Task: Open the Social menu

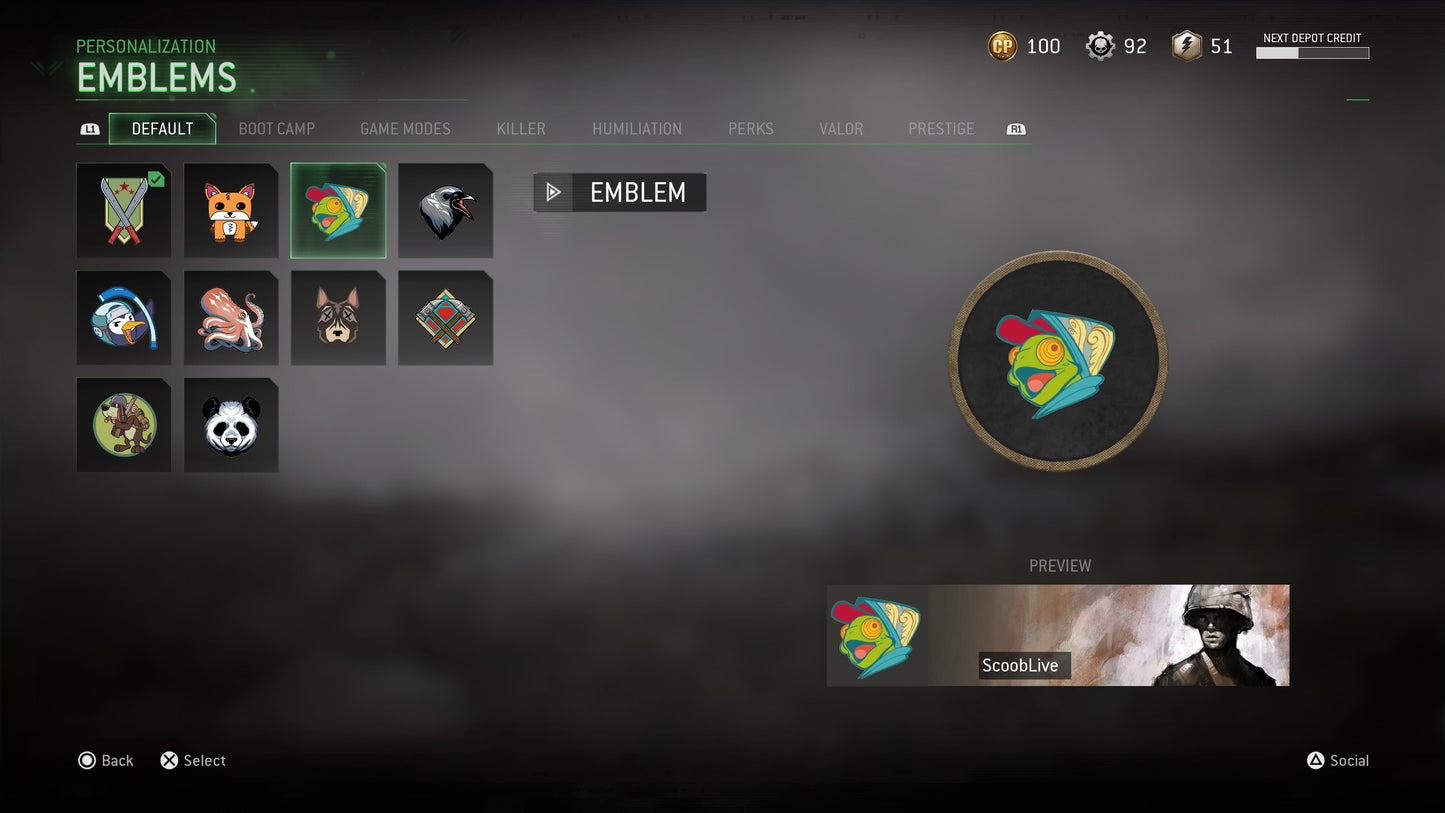Action: pyautogui.click(x=1336, y=760)
